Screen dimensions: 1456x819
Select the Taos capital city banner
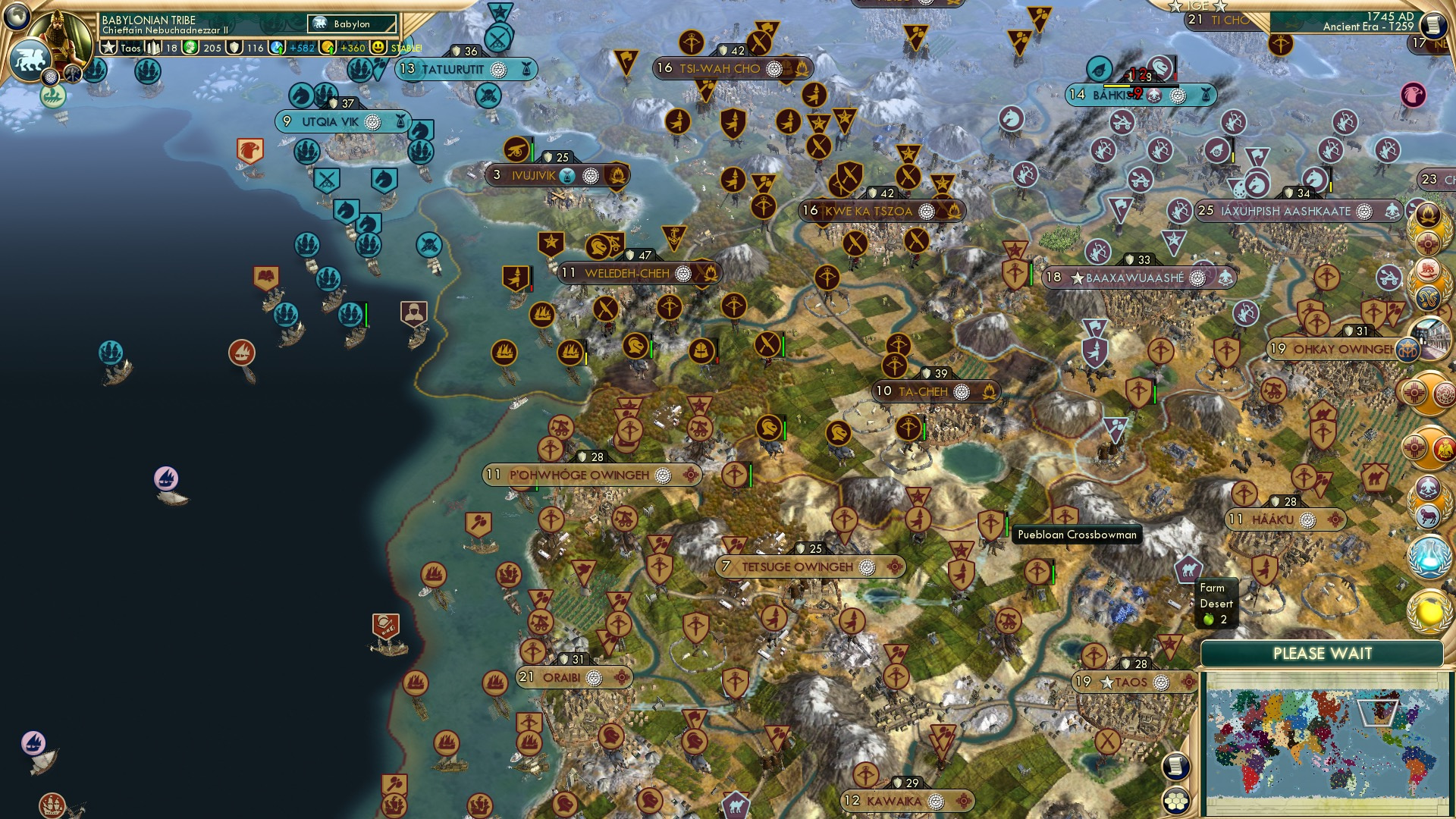[x=1130, y=682]
